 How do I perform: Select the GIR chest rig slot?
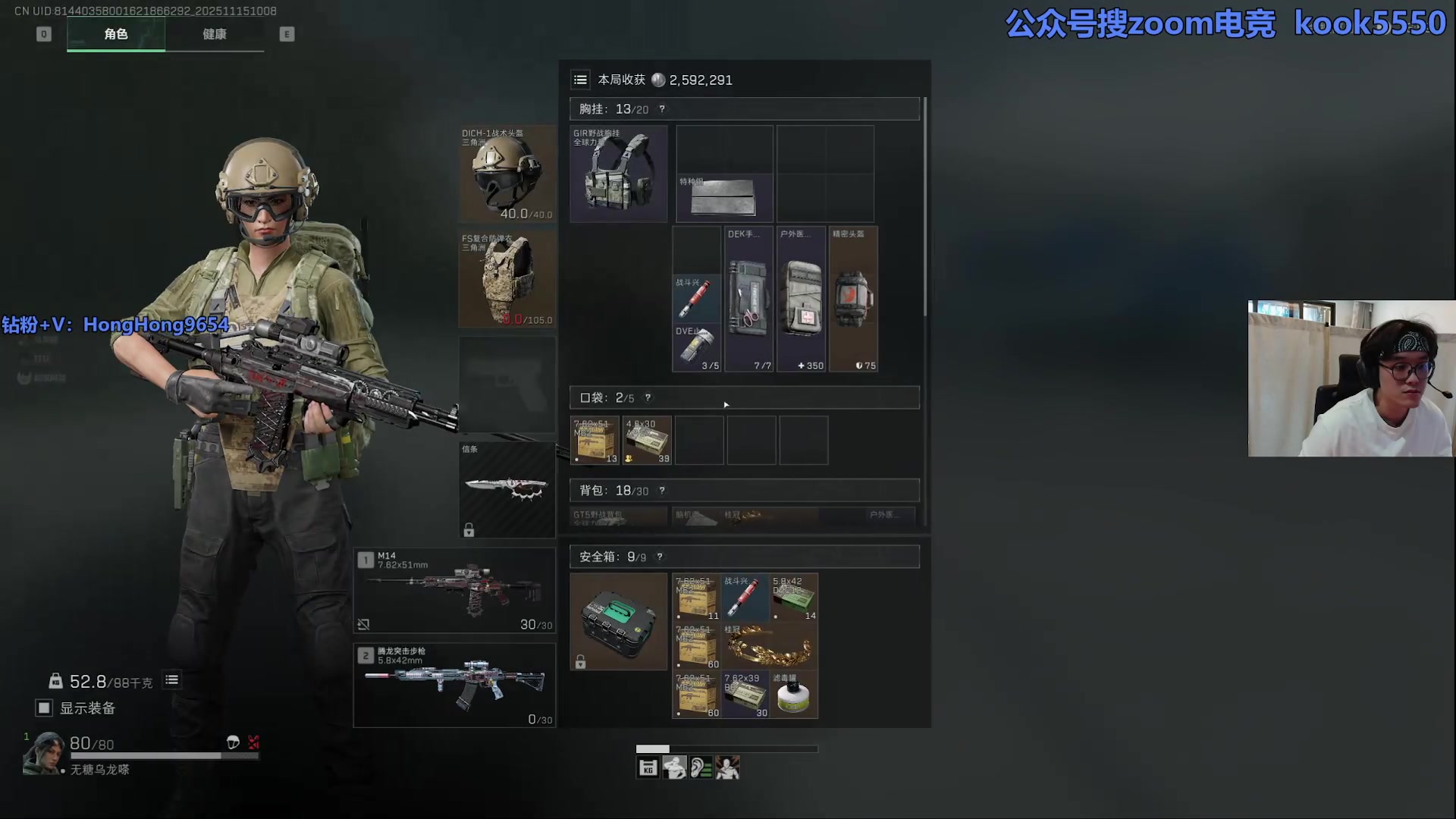pos(618,174)
